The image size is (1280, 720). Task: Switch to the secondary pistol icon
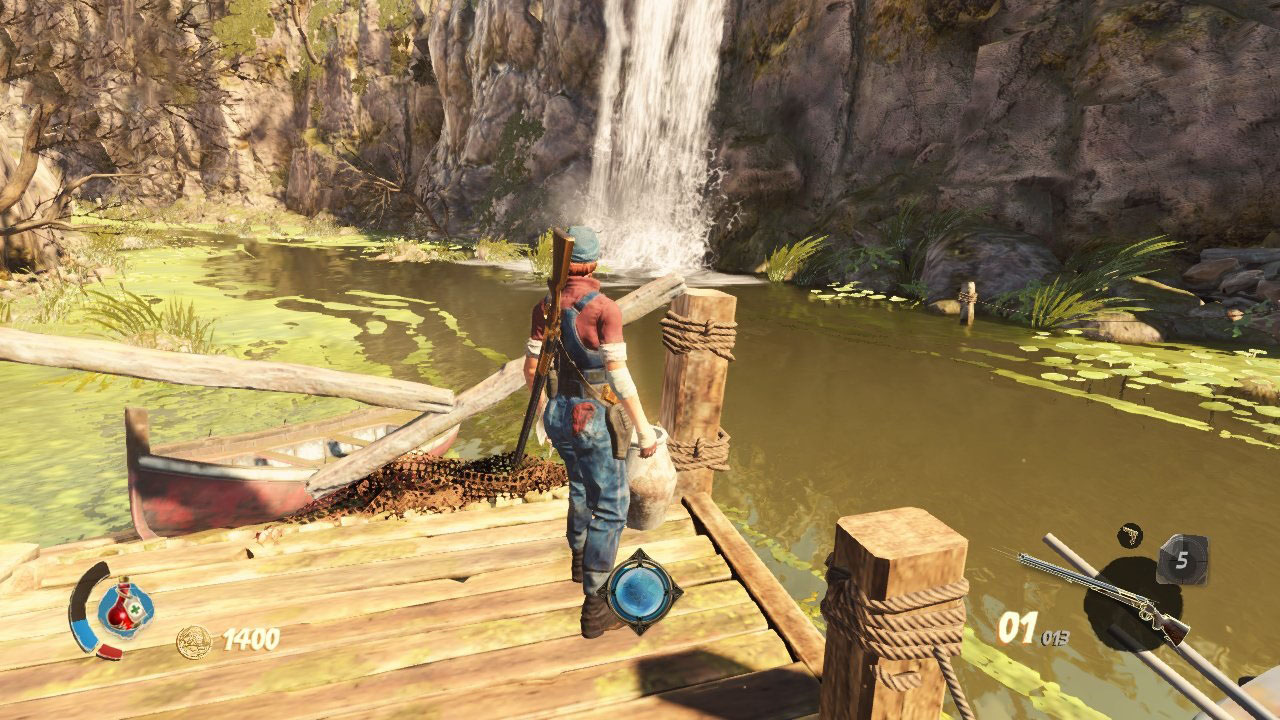[1130, 535]
